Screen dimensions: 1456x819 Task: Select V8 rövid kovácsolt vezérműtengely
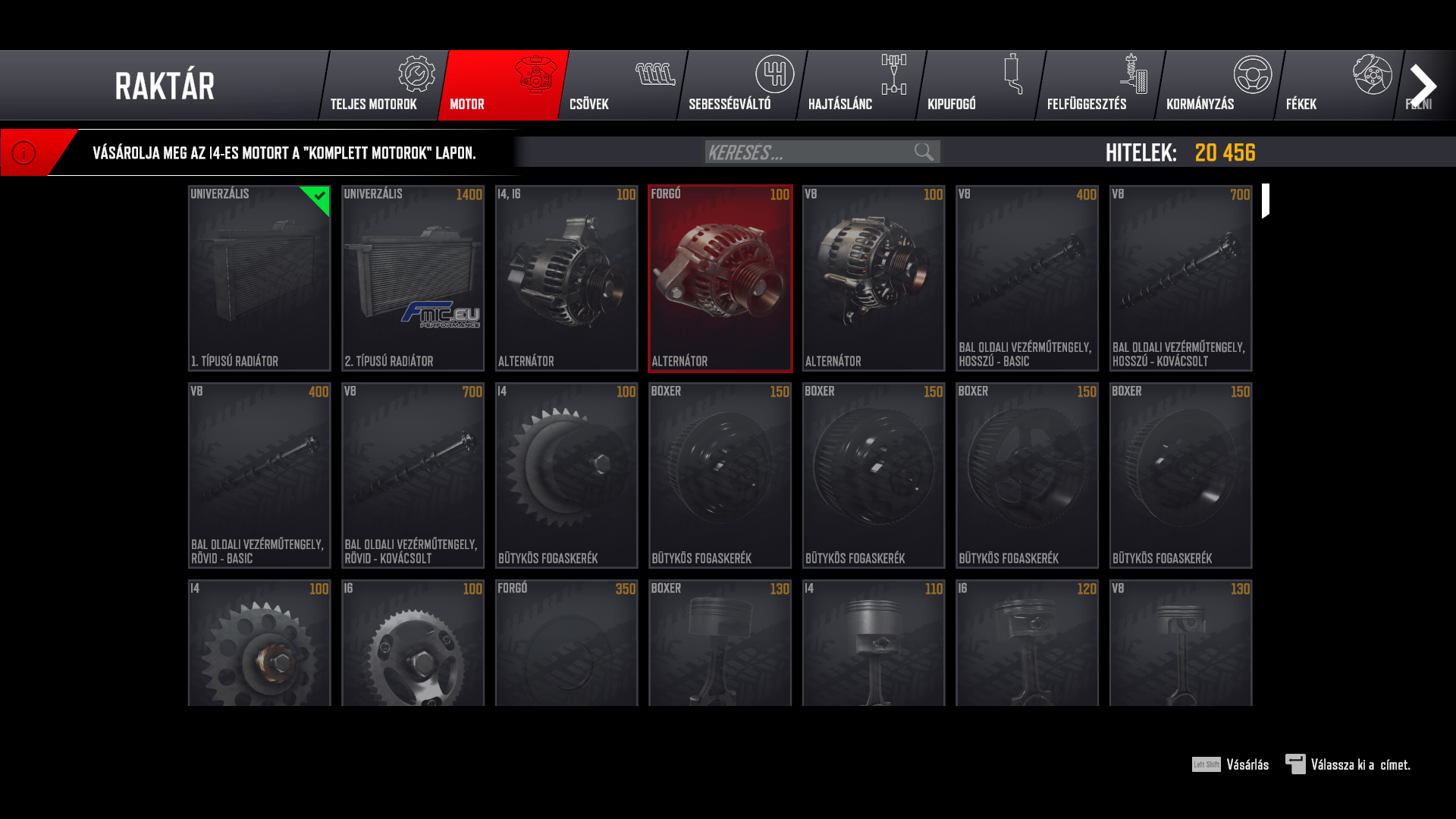[413, 475]
